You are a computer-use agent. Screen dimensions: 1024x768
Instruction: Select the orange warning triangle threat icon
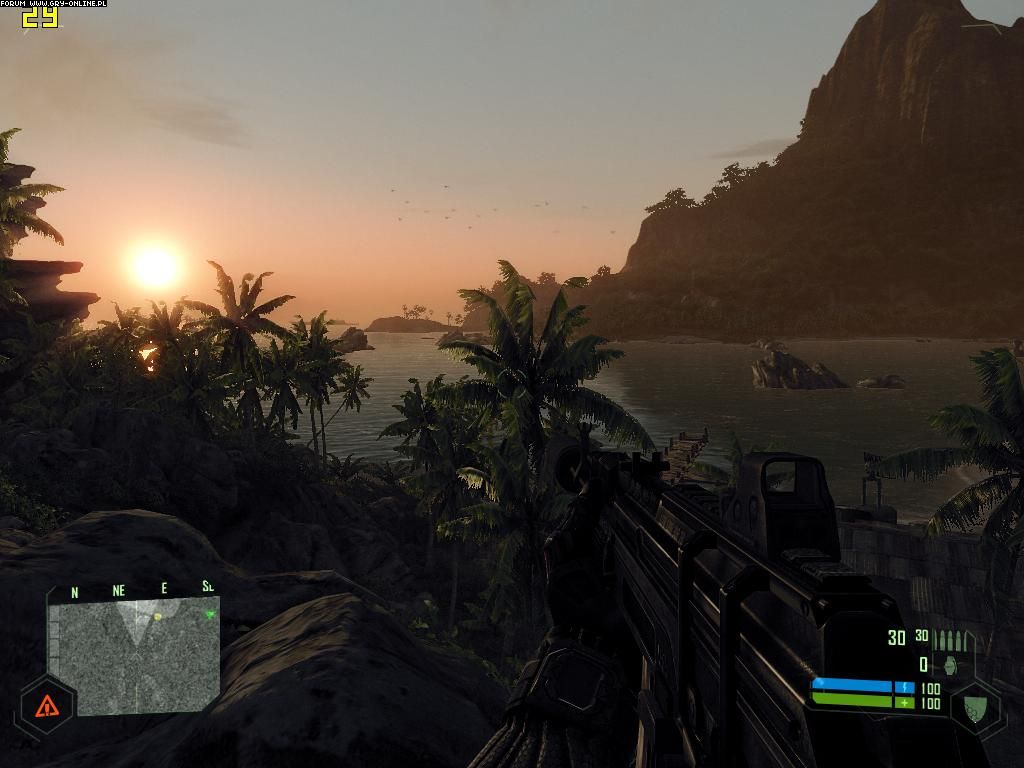tap(46, 707)
